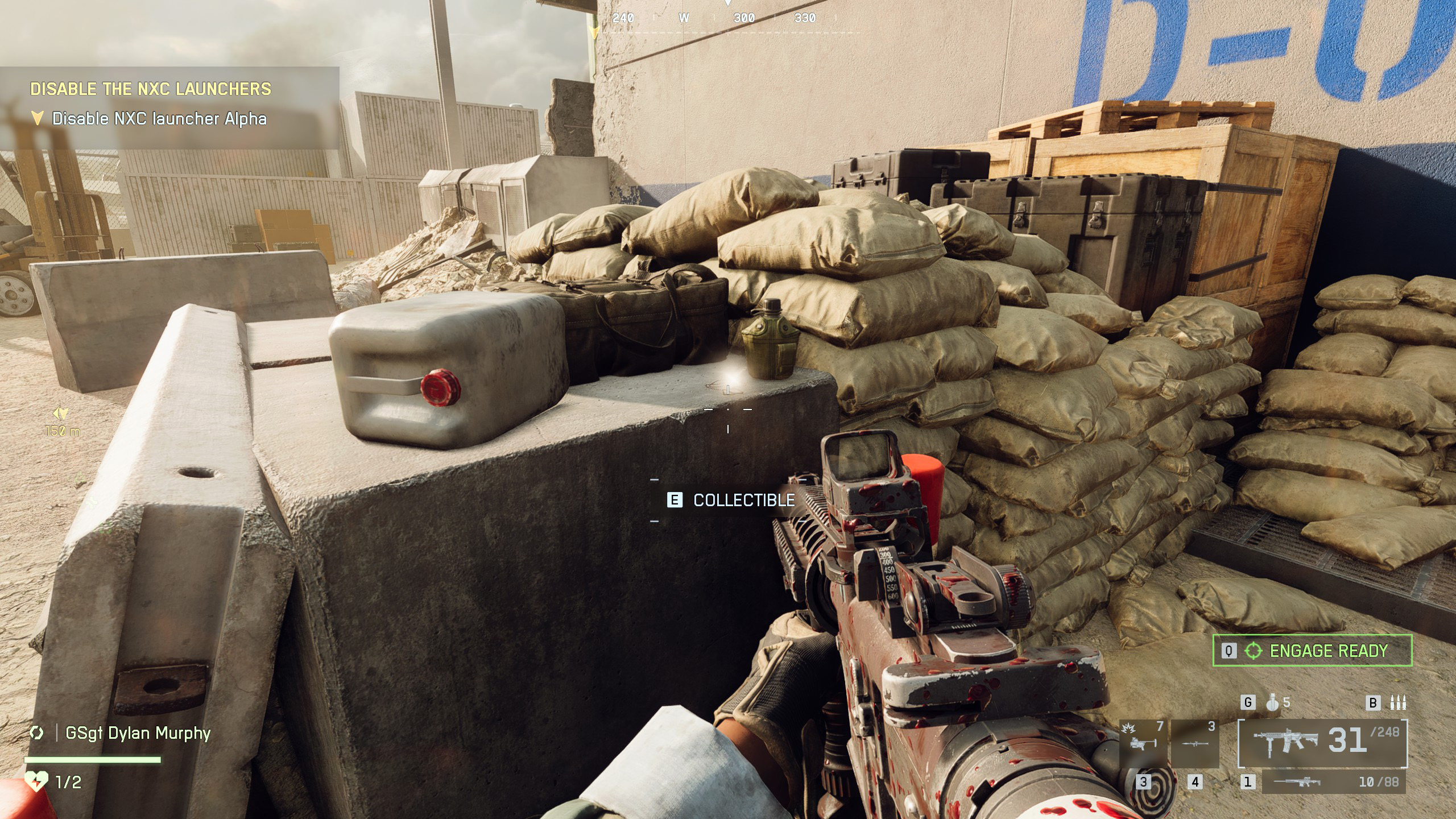Screen dimensions: 1456x819
Task: Select the grenade launcher gadget slot
Action: [1143, 743]
